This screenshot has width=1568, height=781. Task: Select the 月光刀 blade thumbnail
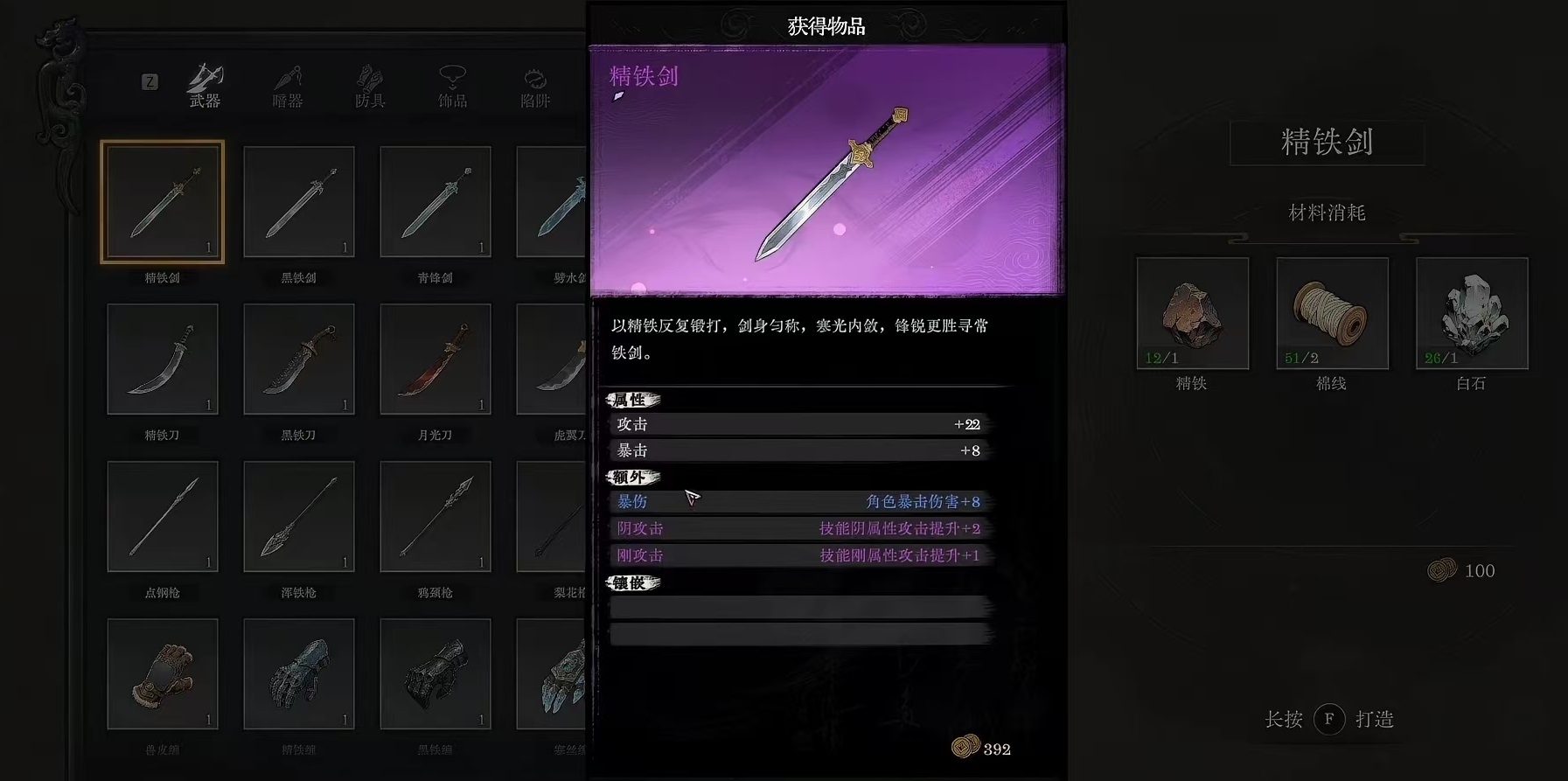(x=435, y=358)
